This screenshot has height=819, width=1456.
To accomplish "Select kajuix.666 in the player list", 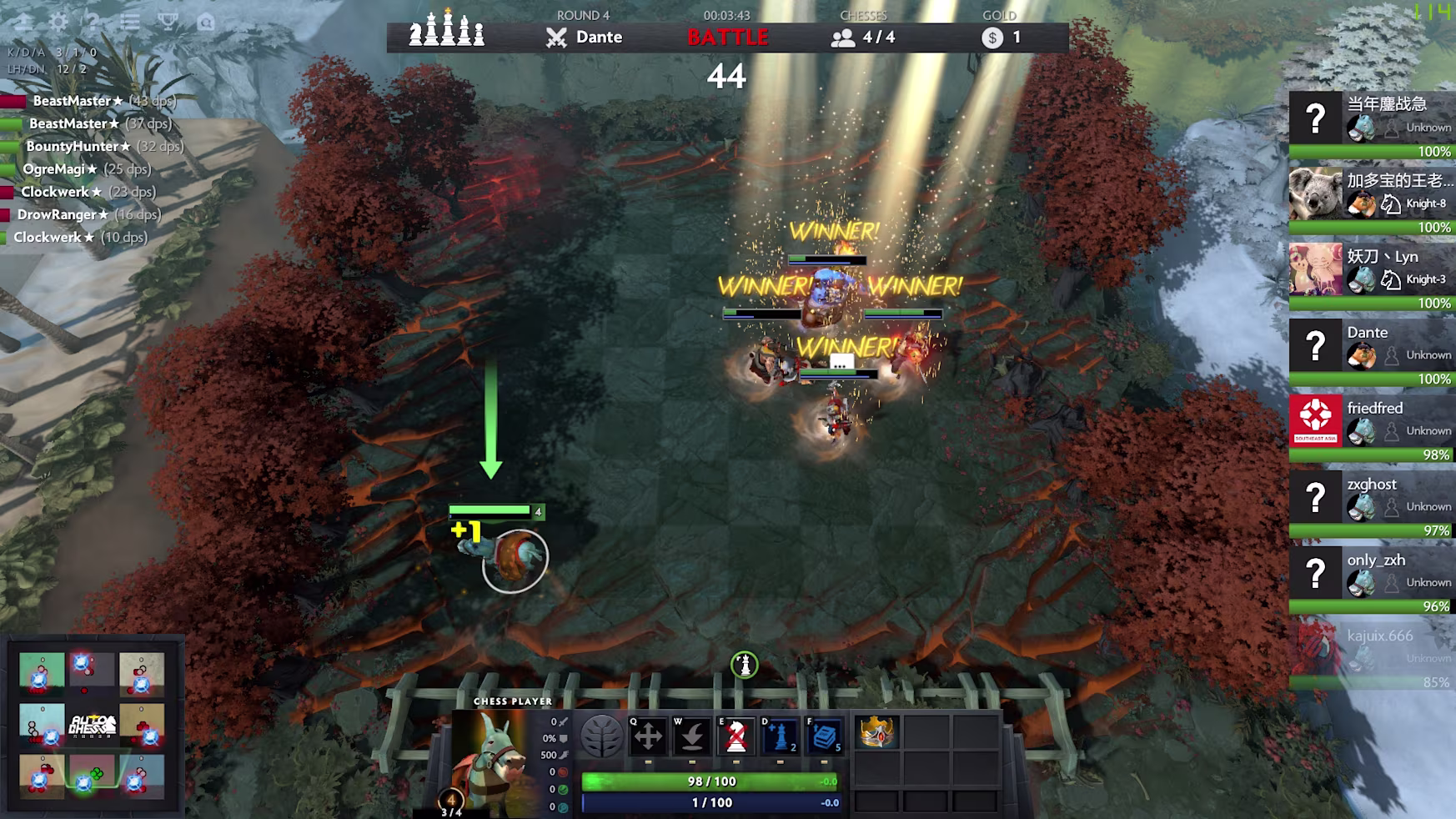I will tap(1371, 650).
